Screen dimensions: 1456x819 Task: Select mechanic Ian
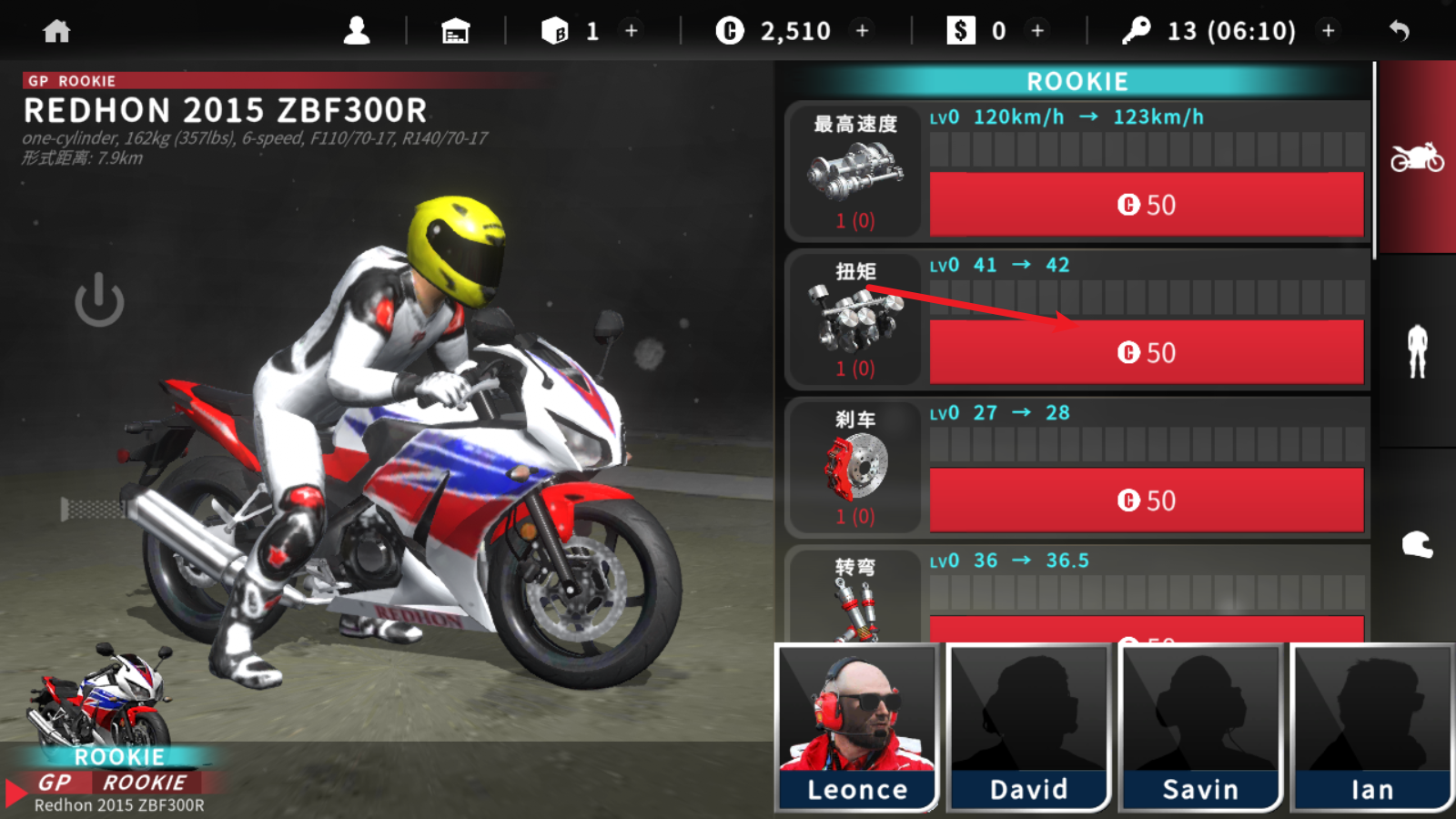(1372, 727)
